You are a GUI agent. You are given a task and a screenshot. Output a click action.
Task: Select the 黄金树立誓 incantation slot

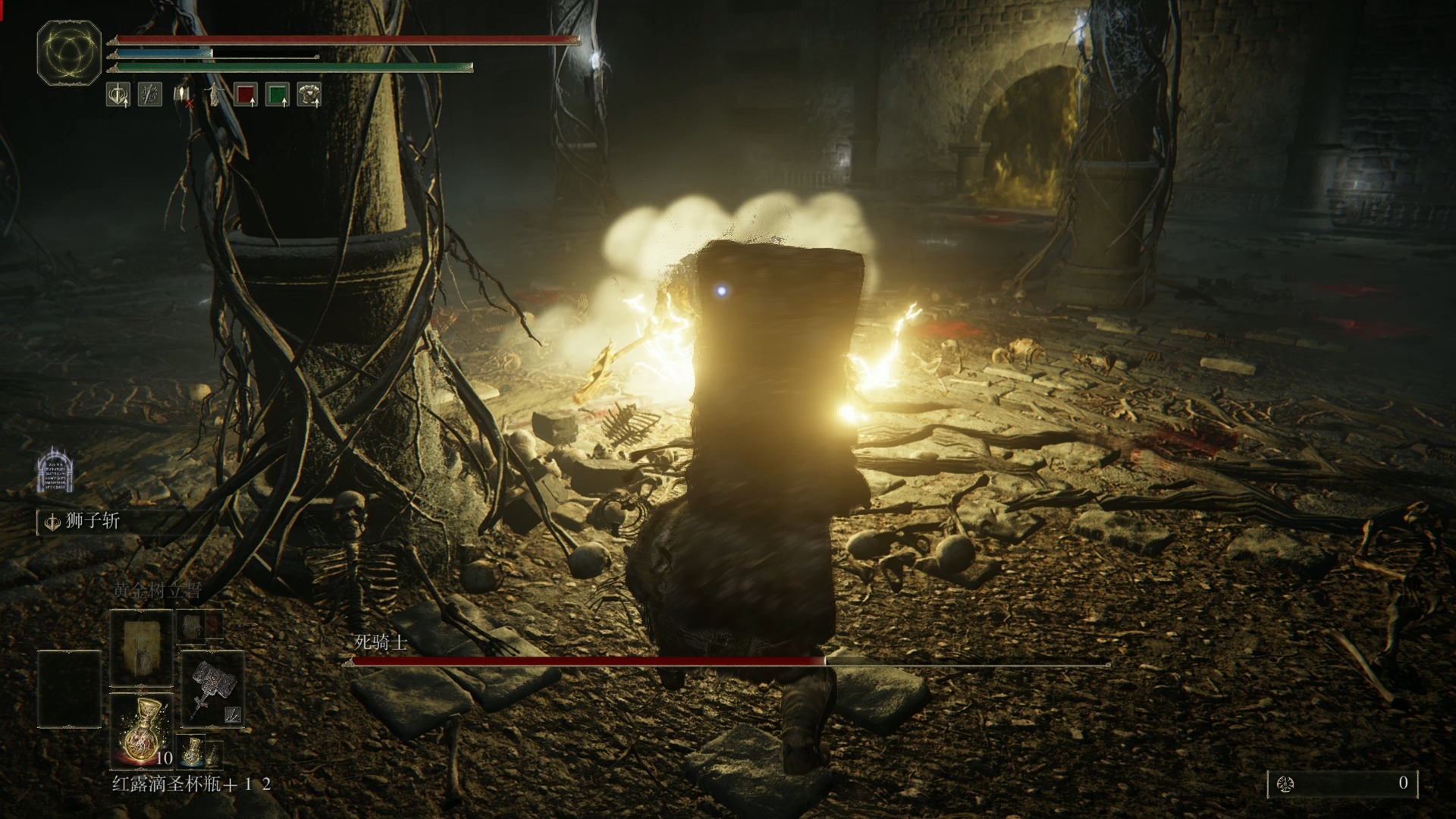pyautogui.click(x=142, y=648)
